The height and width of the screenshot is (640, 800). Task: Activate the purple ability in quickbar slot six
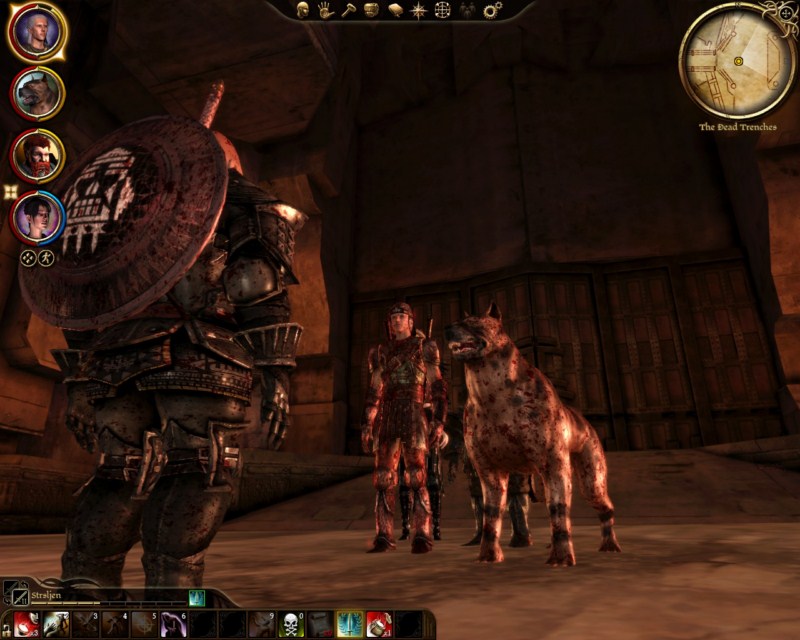[x=173, y=625]
